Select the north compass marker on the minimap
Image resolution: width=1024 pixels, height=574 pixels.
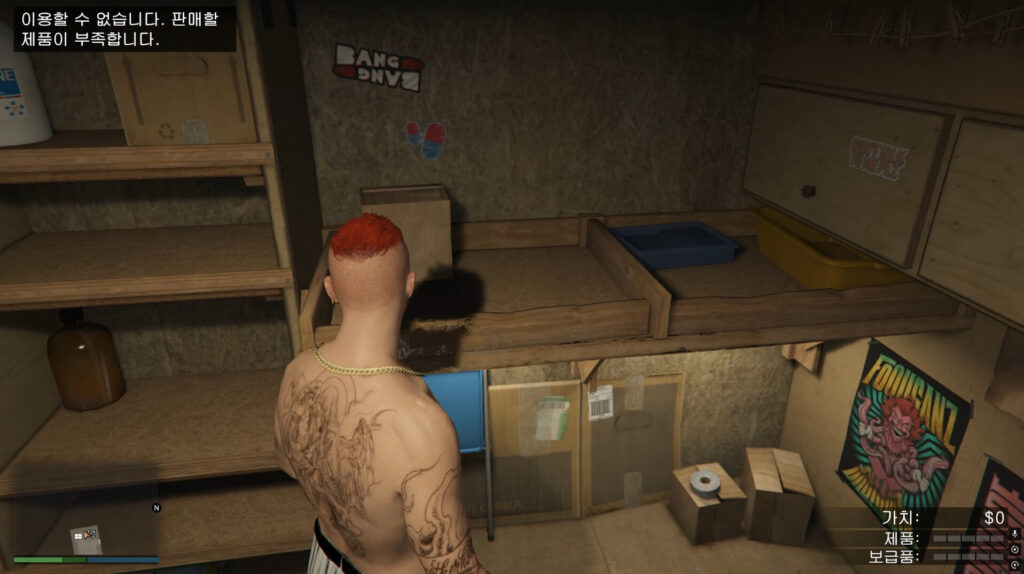[156, 508]
